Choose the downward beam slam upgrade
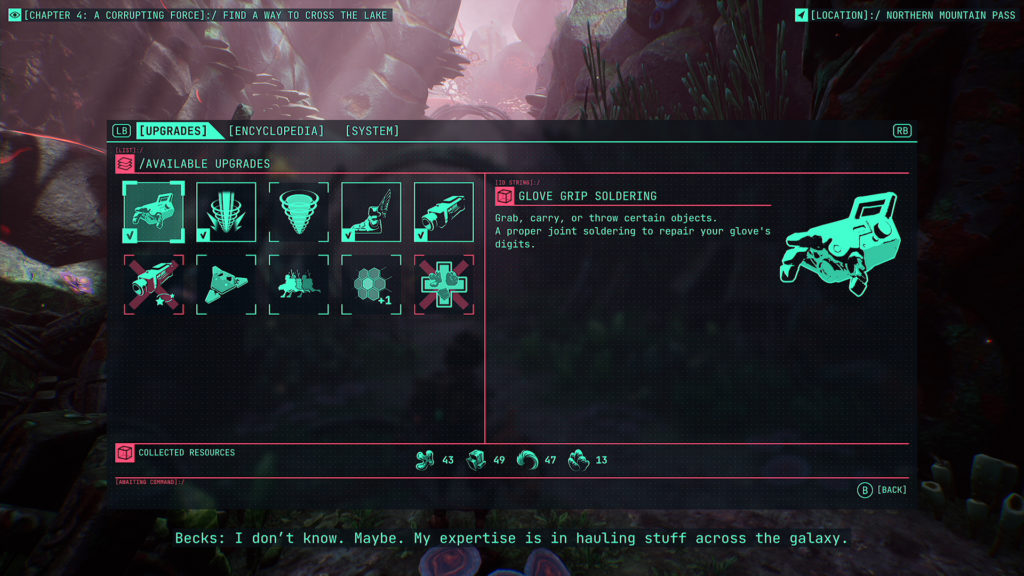 point(226,212)
